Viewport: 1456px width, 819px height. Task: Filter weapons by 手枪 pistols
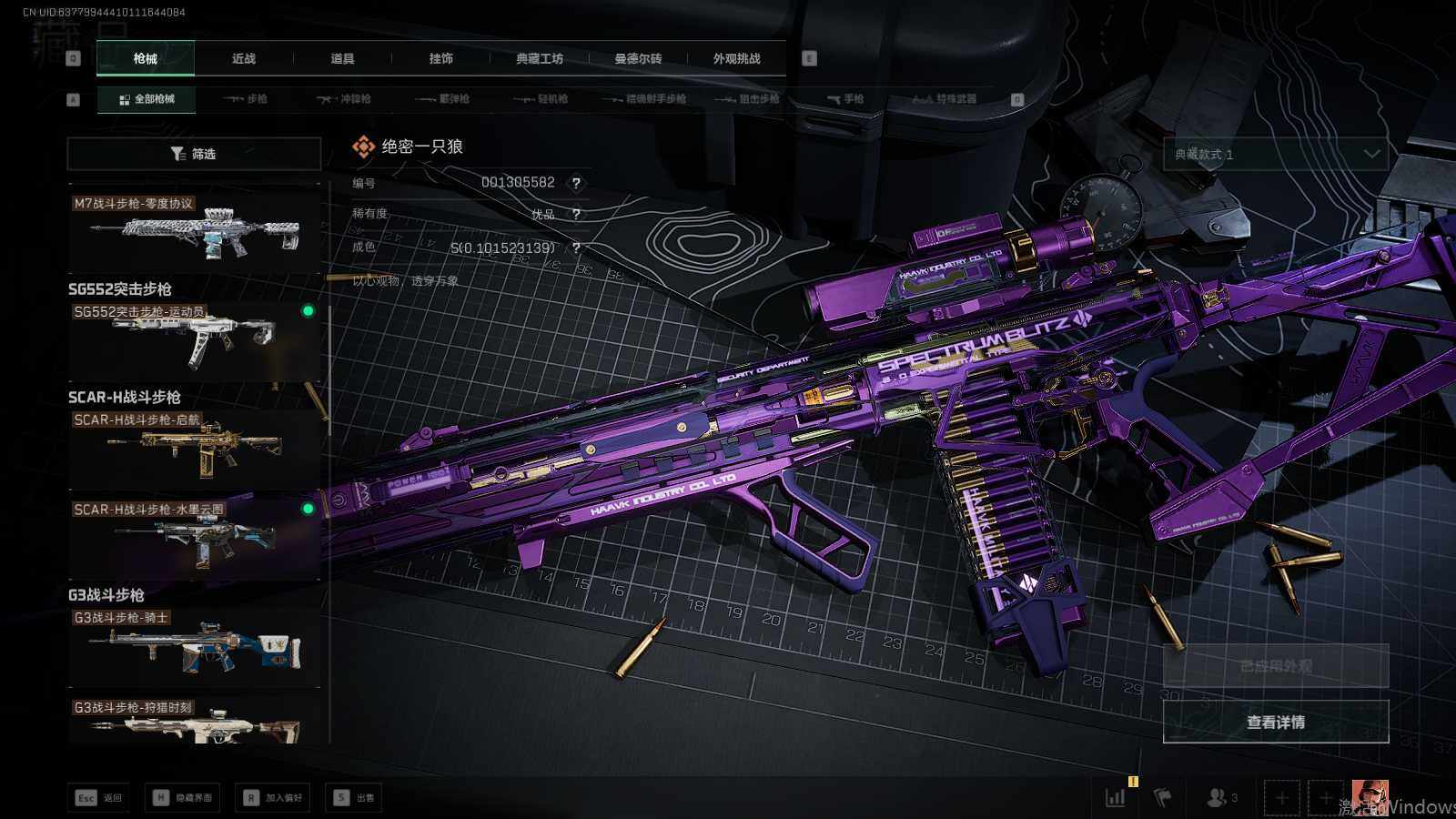845,98
